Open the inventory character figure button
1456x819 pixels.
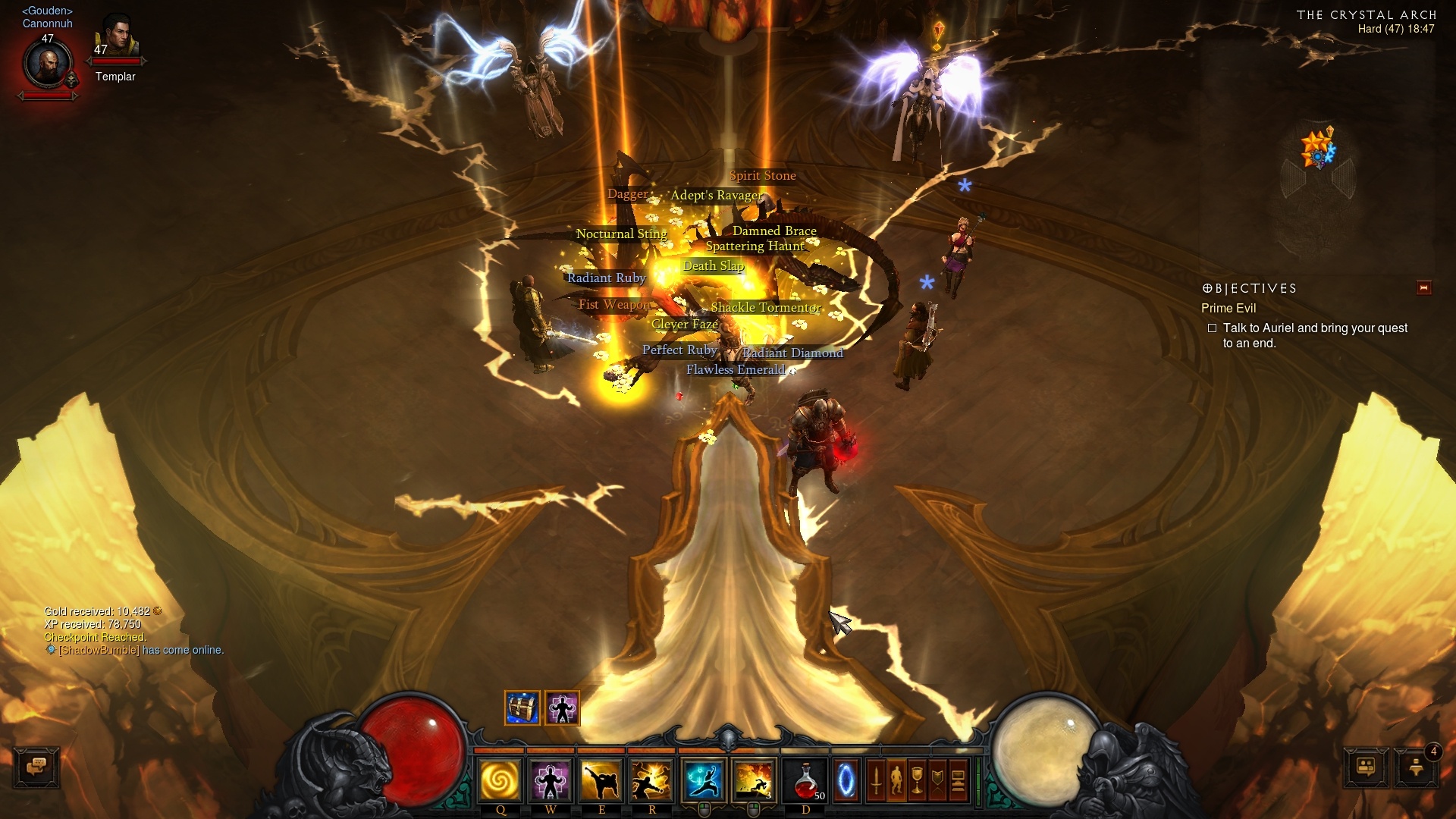896,780
